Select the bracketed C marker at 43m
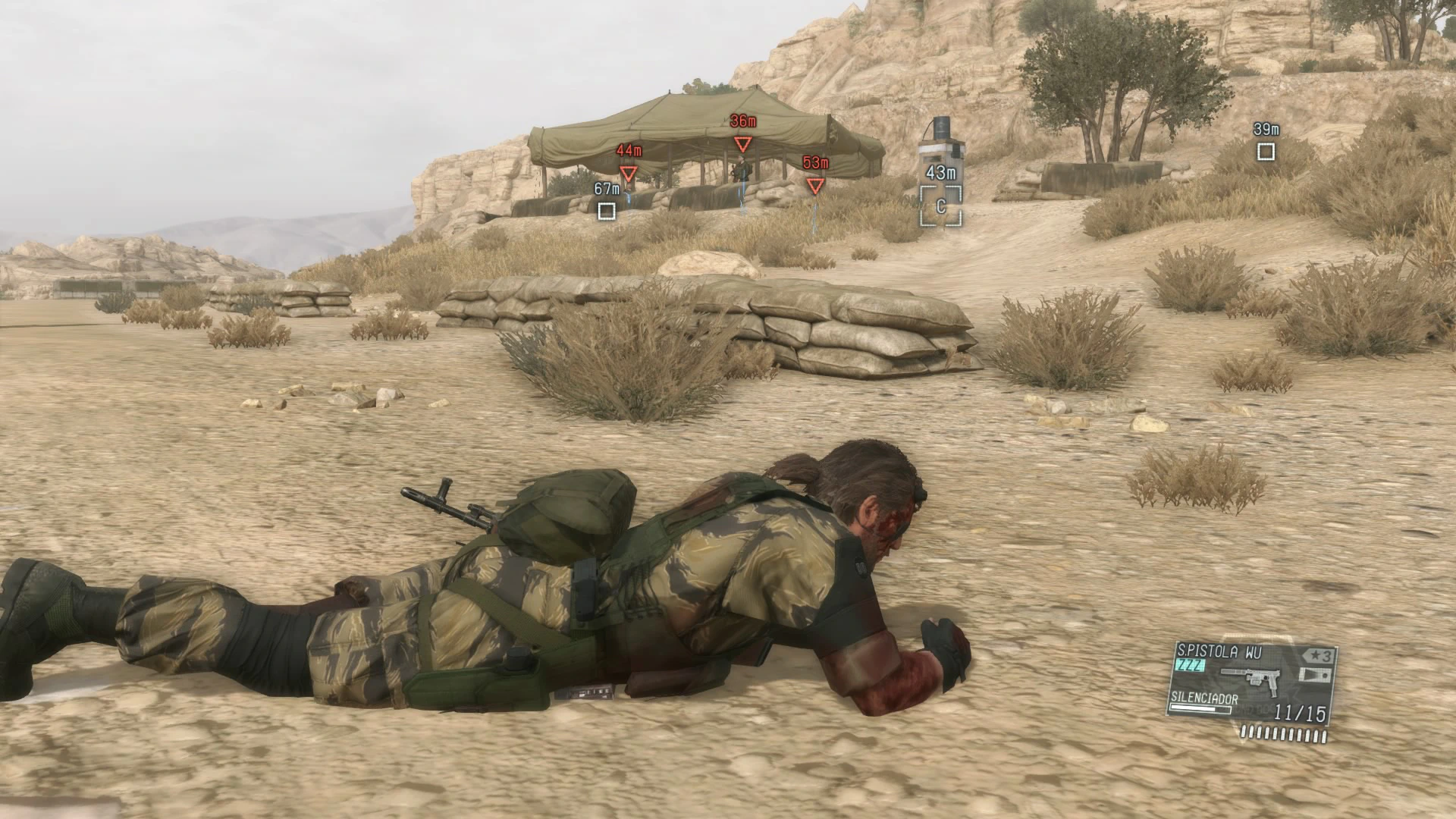1456x819 pixels. coord(941,206)
